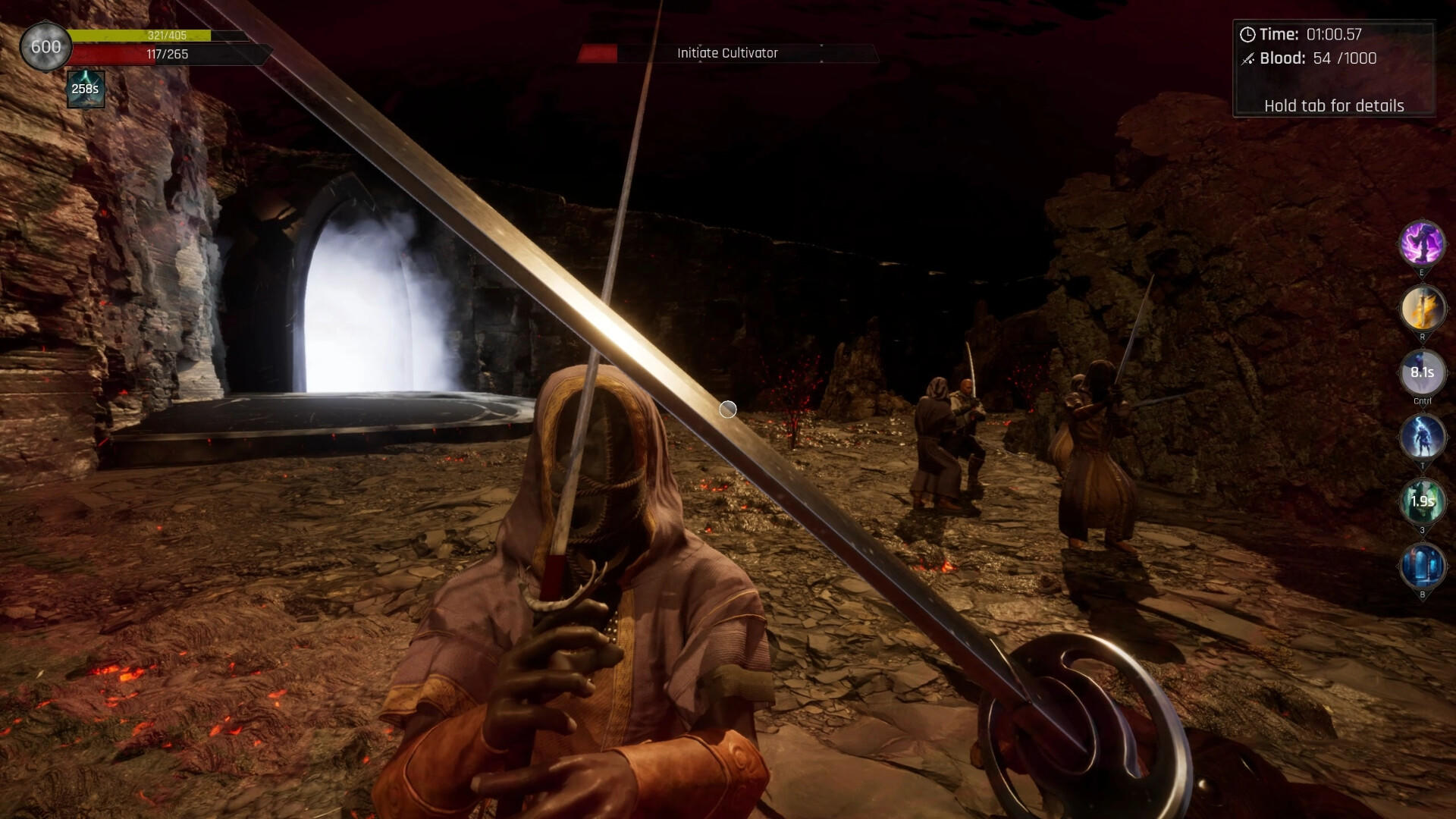Inspect the 258s buff icon

[x=85, y=89]
